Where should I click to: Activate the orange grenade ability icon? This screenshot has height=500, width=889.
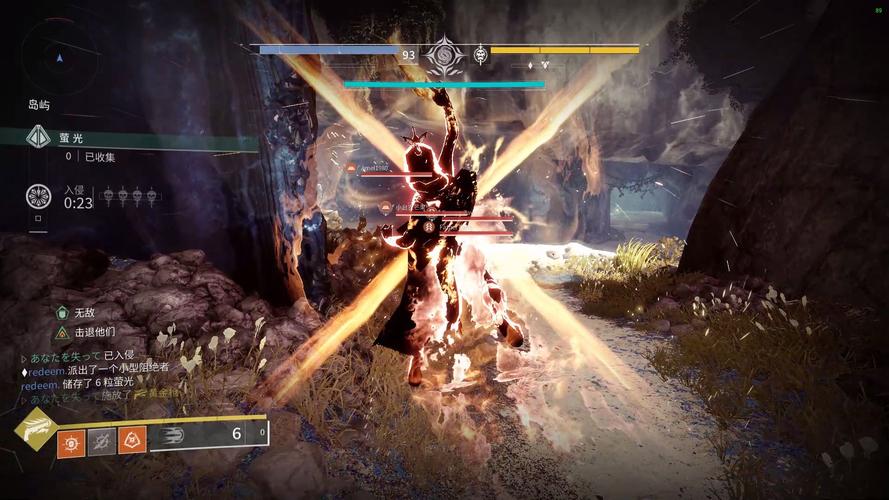click(x=71, y=440)
